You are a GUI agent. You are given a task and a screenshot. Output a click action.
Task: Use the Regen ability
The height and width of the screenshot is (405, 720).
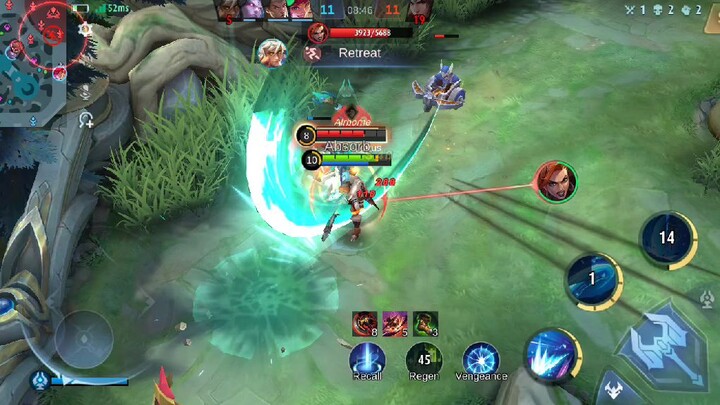424,358
